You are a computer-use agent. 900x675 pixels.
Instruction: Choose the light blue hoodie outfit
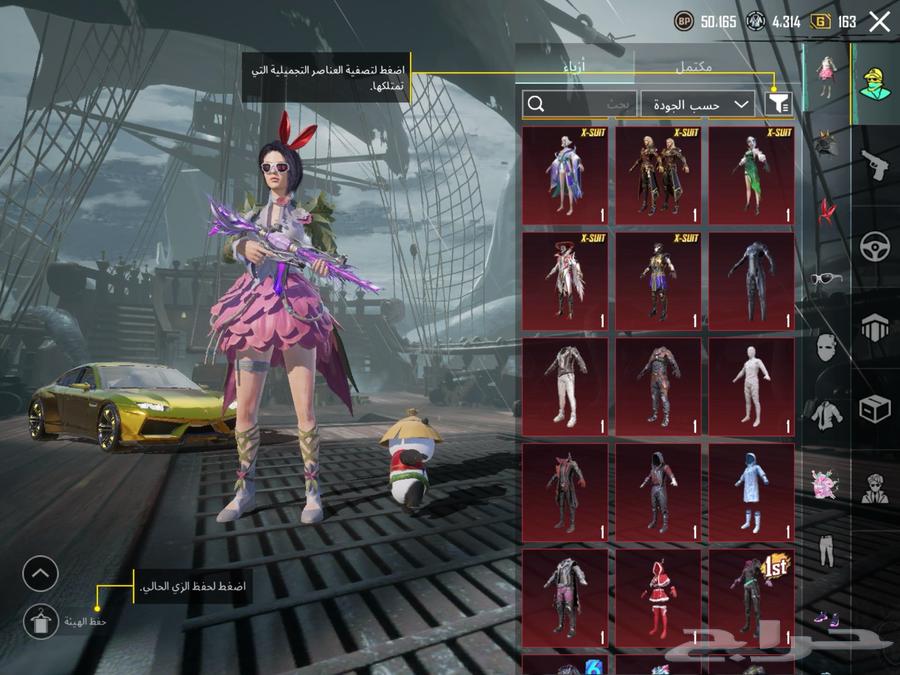[x=752, y=492]
